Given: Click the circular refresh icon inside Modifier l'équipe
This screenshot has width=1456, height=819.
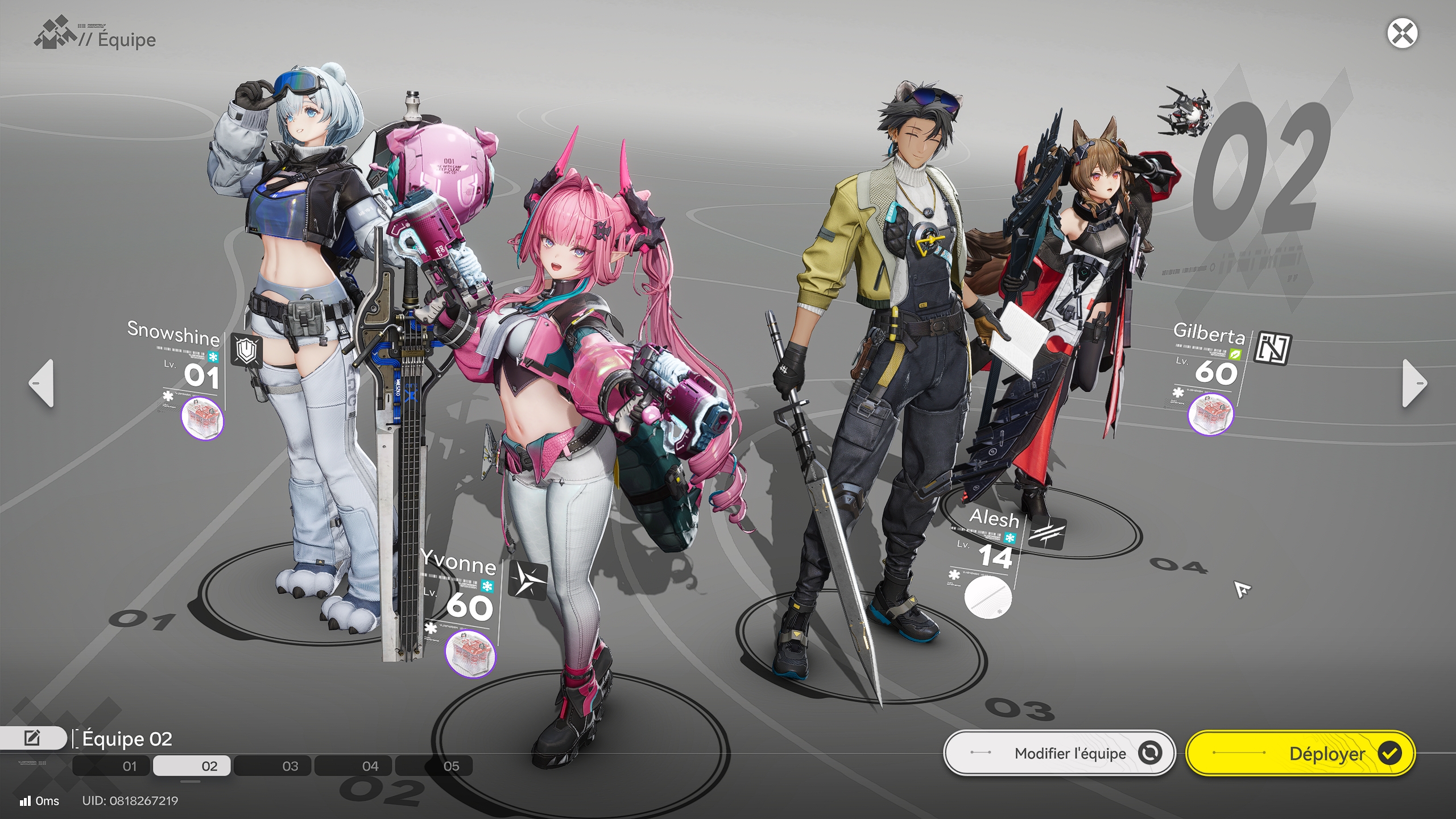Looking at the screenshot, I should pos(1149,752).
